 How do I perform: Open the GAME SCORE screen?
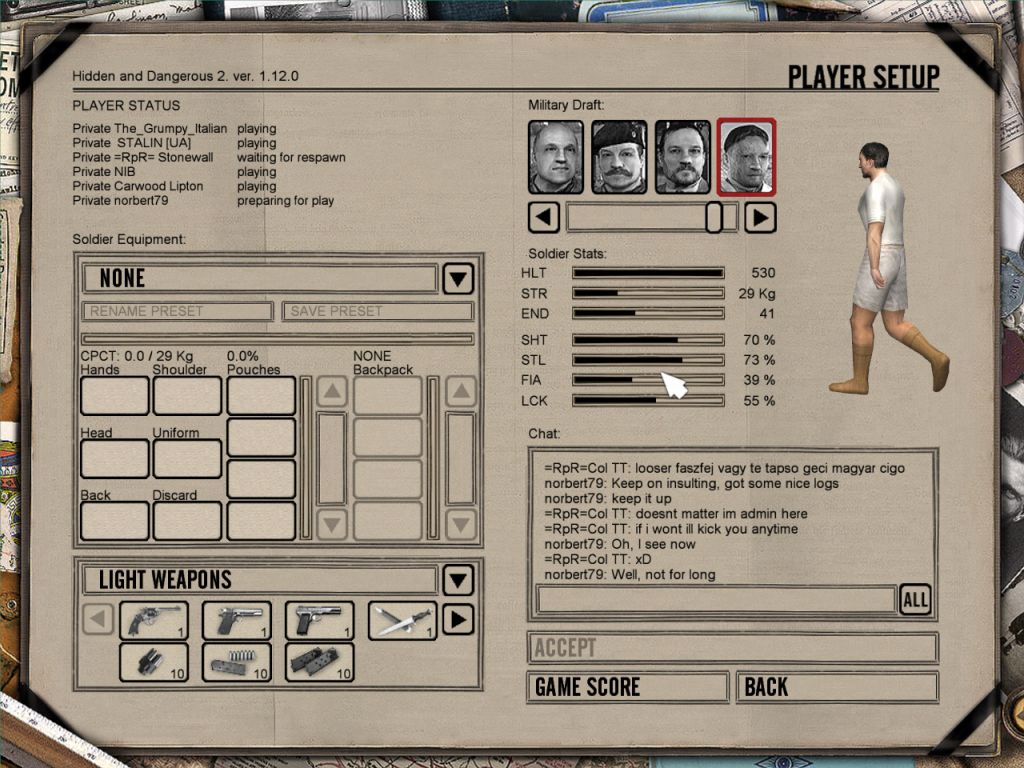point(627,687)
